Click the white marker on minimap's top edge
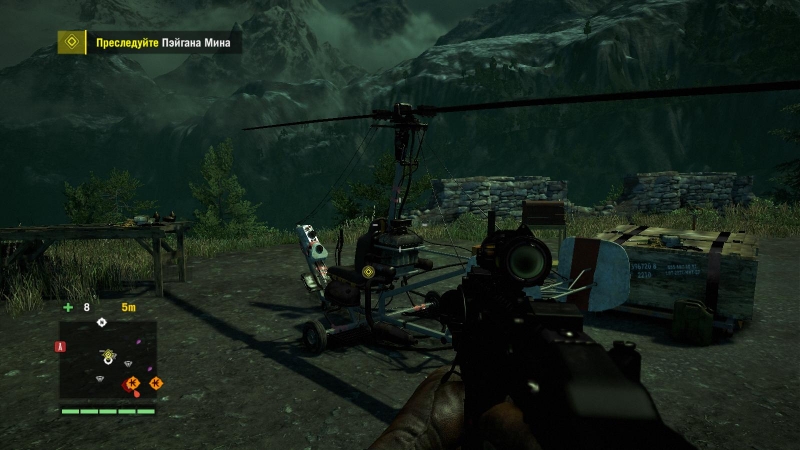Image resolution: width=800 pixels, height=450 pixels. (x=101, y=322)
